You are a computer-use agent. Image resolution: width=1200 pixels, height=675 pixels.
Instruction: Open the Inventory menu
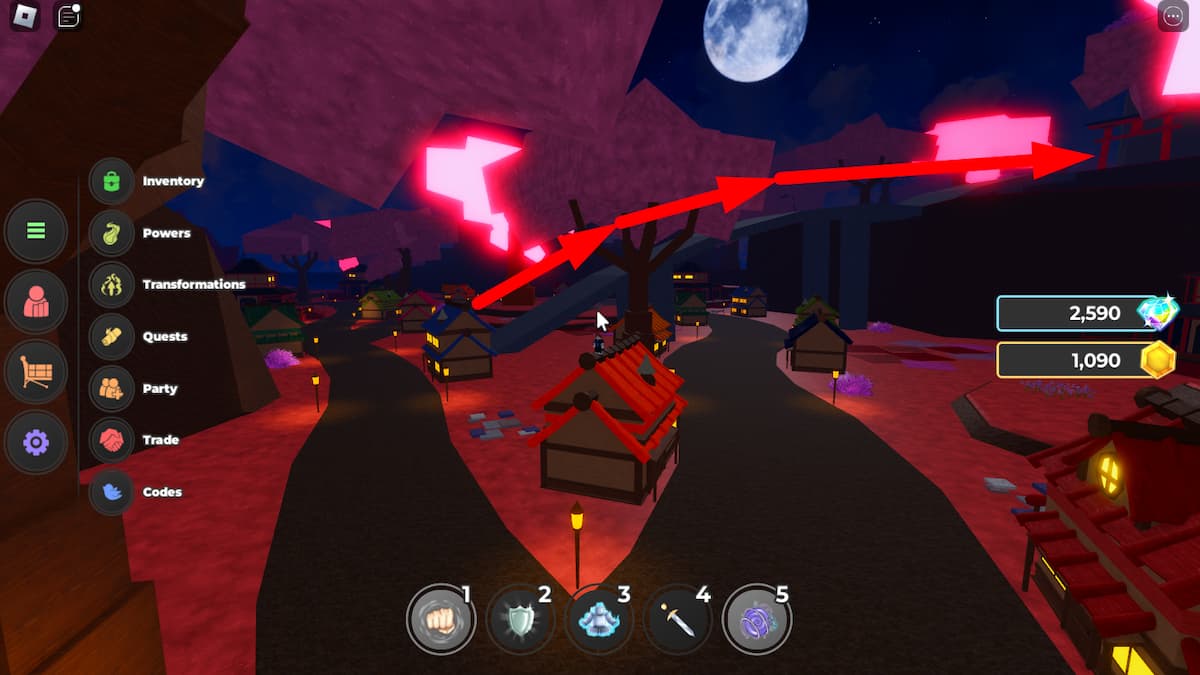tap(111, 181)
